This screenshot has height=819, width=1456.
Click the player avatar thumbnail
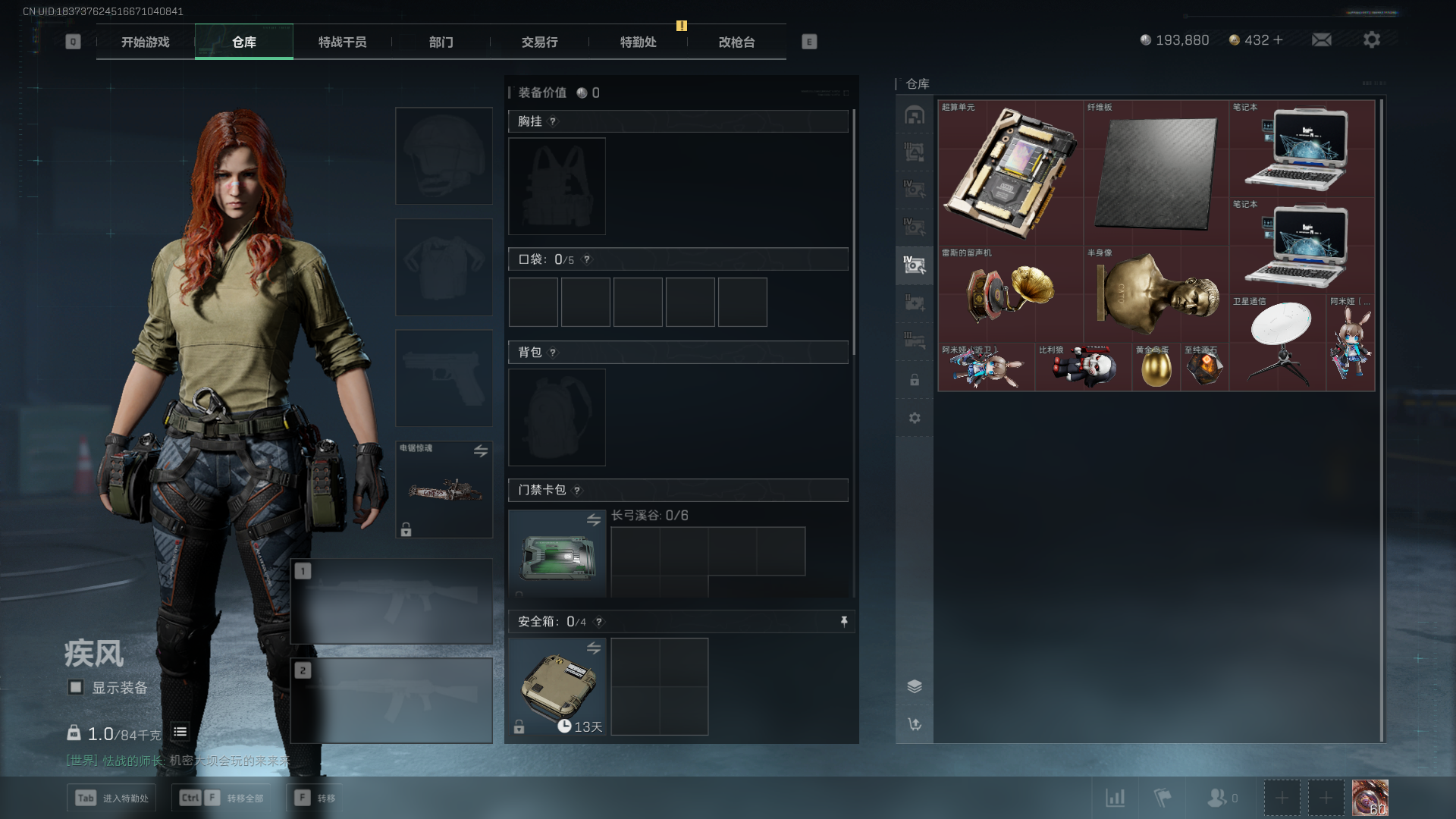coord(1370,798)
